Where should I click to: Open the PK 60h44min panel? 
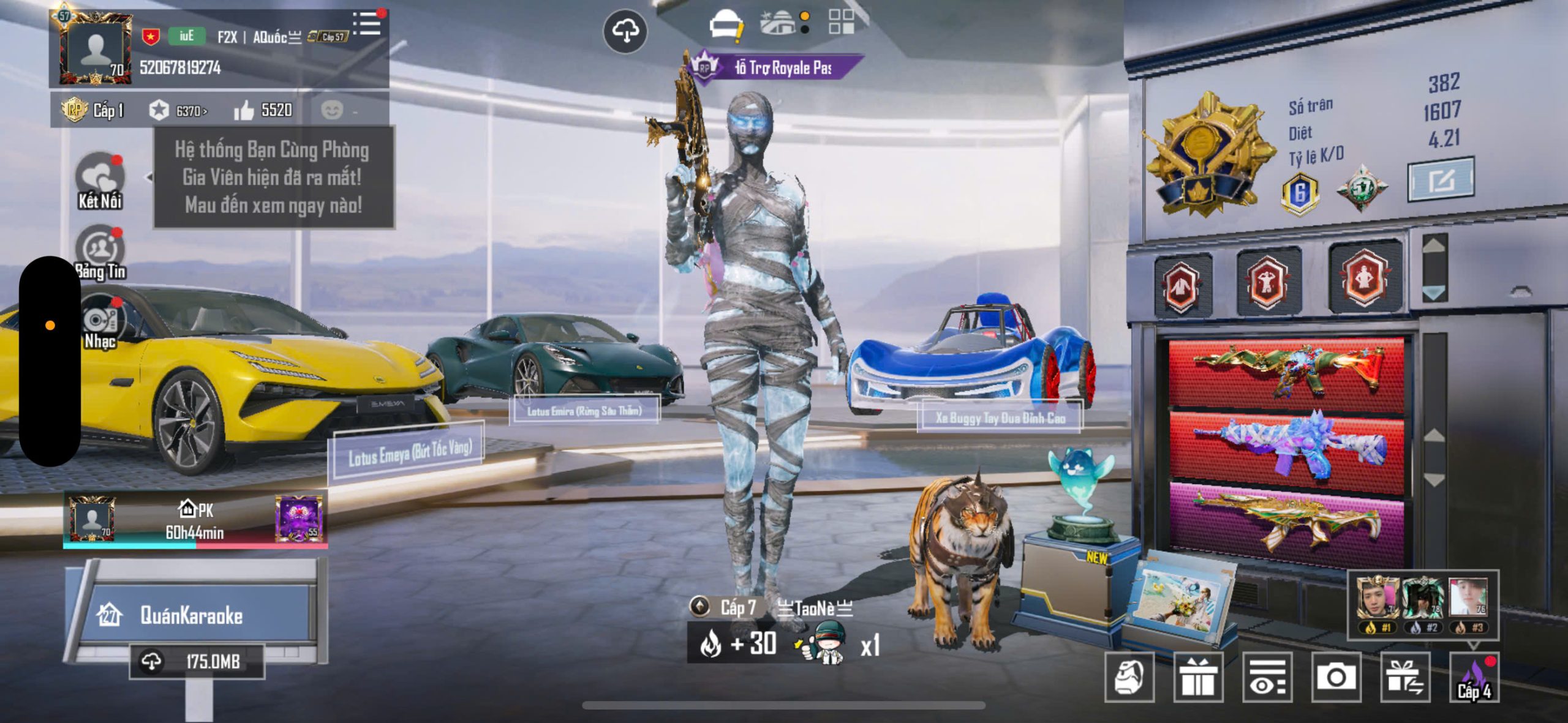[x=195, y=521]
